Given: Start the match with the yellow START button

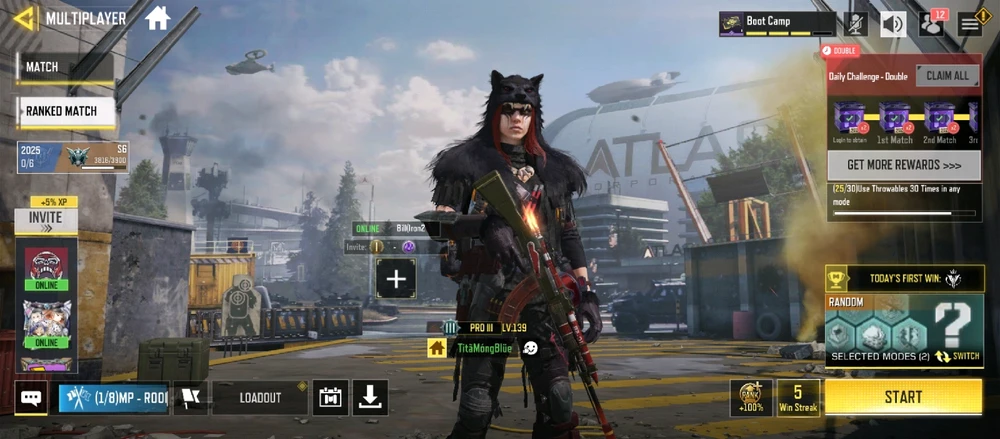Looking at the screenshot, I should [903, 397].
